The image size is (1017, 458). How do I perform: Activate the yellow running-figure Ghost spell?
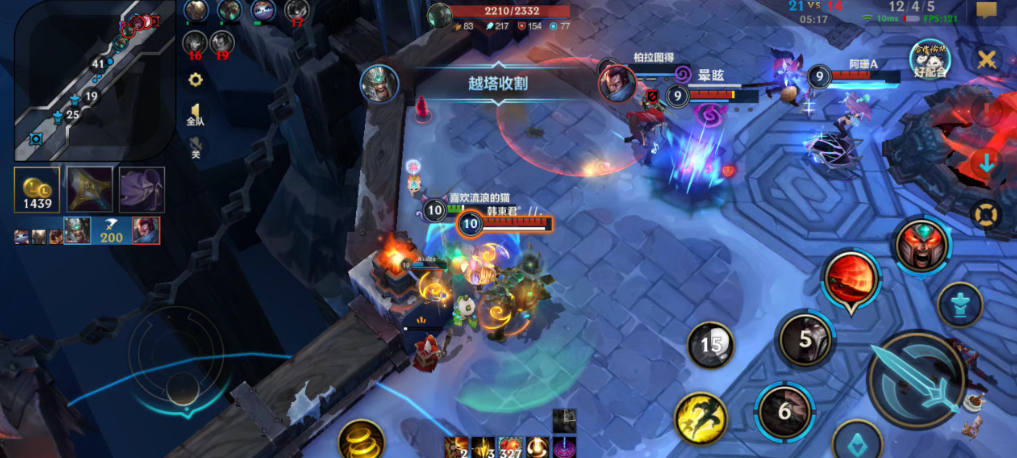pos(700,418)
